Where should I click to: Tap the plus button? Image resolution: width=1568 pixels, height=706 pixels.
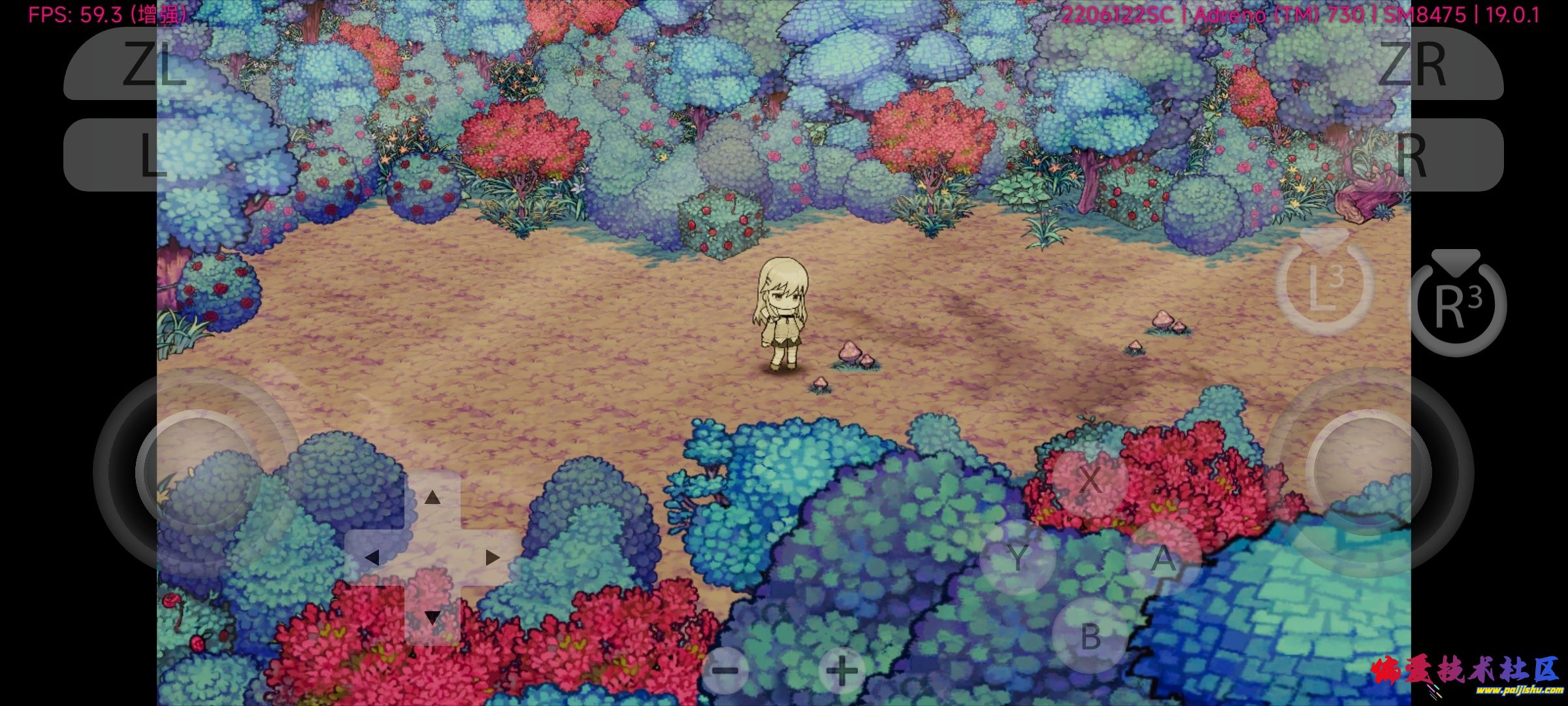tap(841, 670)
